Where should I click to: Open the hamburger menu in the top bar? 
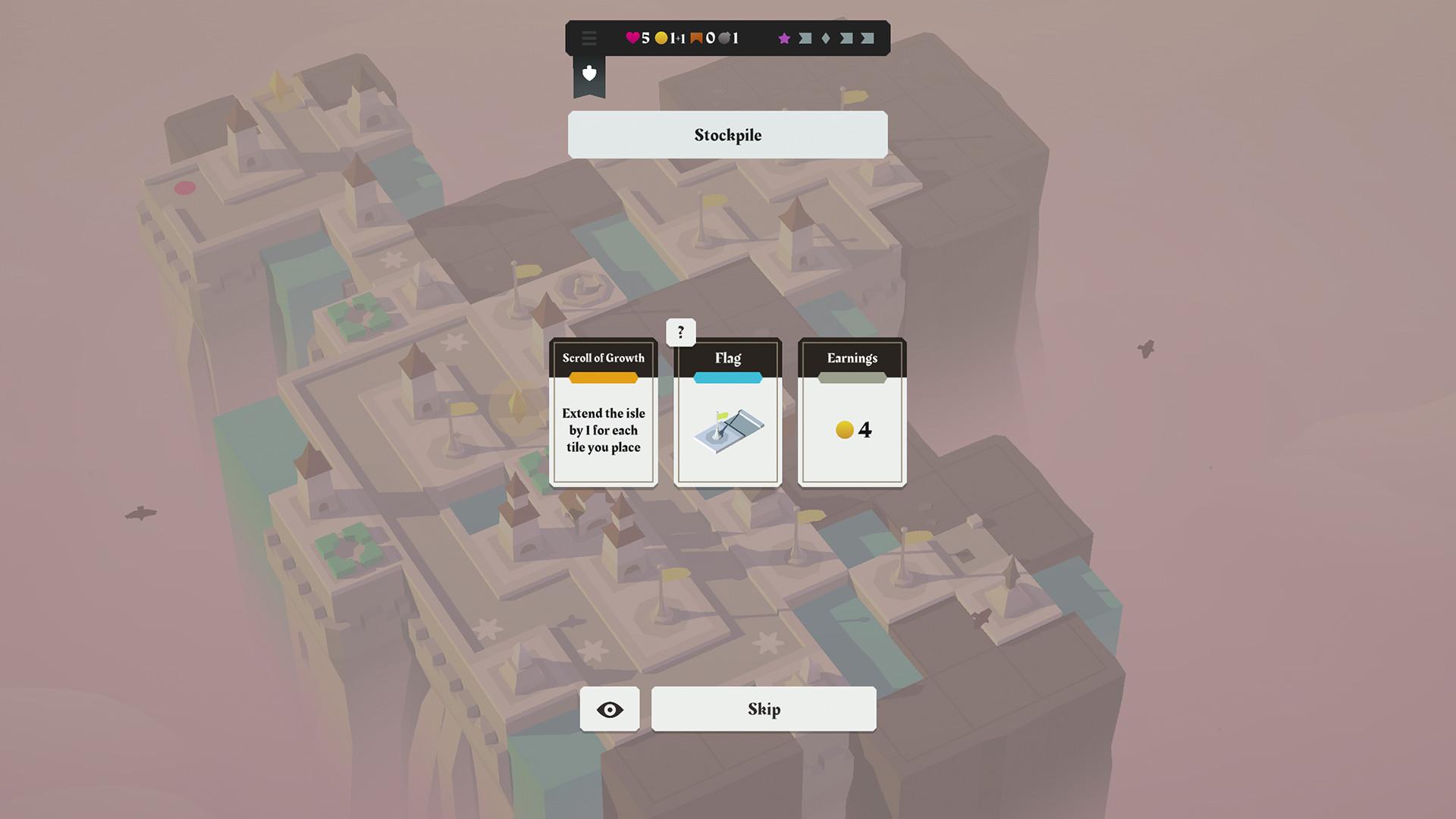(589, 38)
